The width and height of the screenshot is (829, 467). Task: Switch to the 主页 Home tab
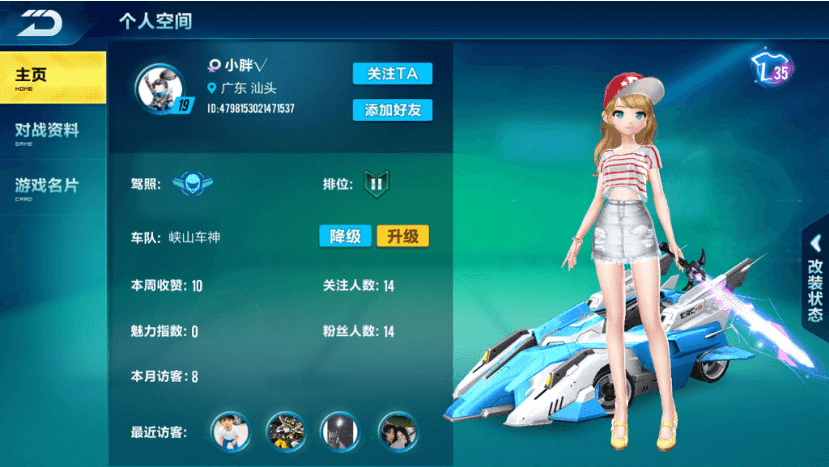52,78
